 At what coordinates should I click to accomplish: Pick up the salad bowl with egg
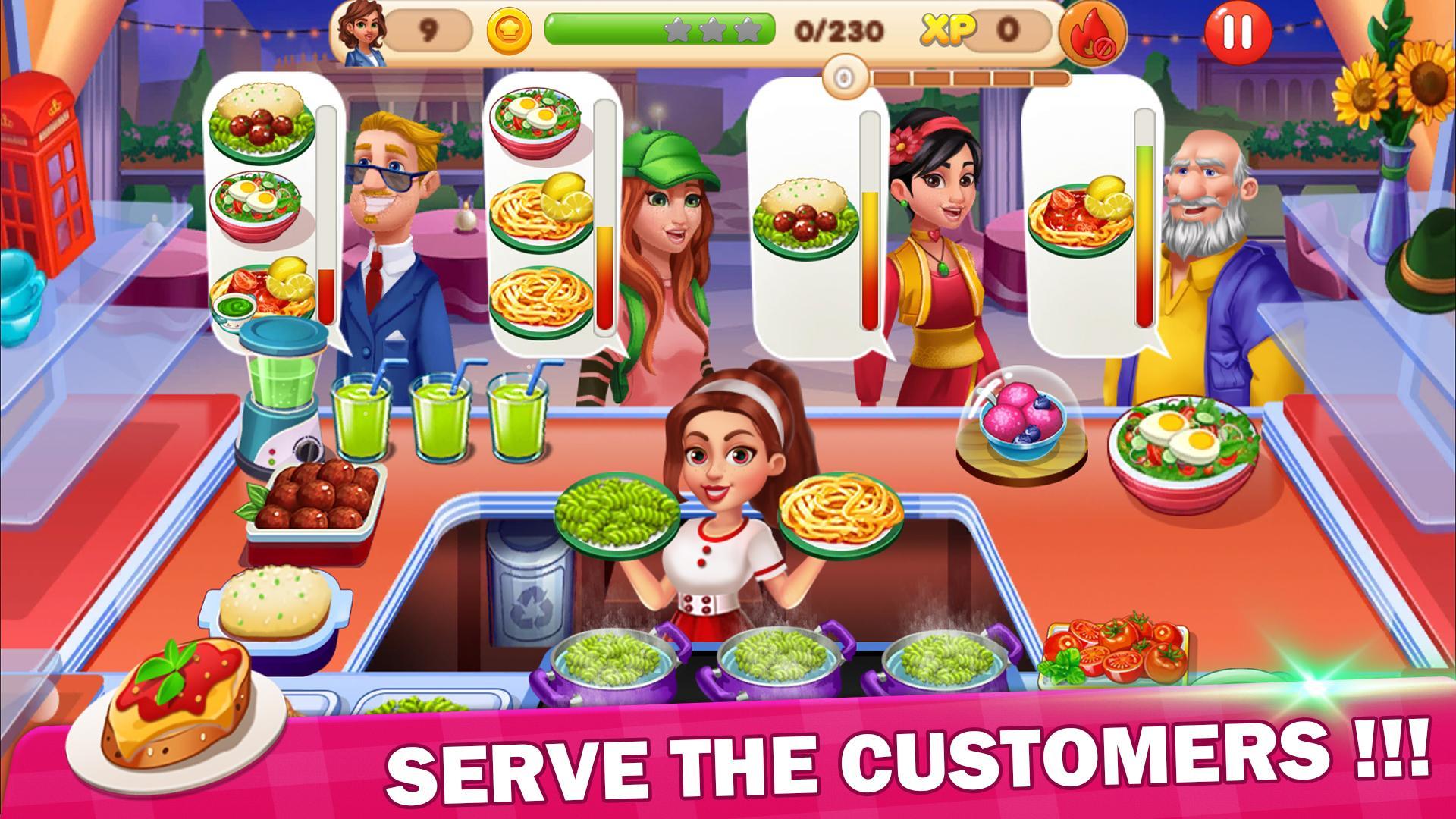tap(1183, 440)
